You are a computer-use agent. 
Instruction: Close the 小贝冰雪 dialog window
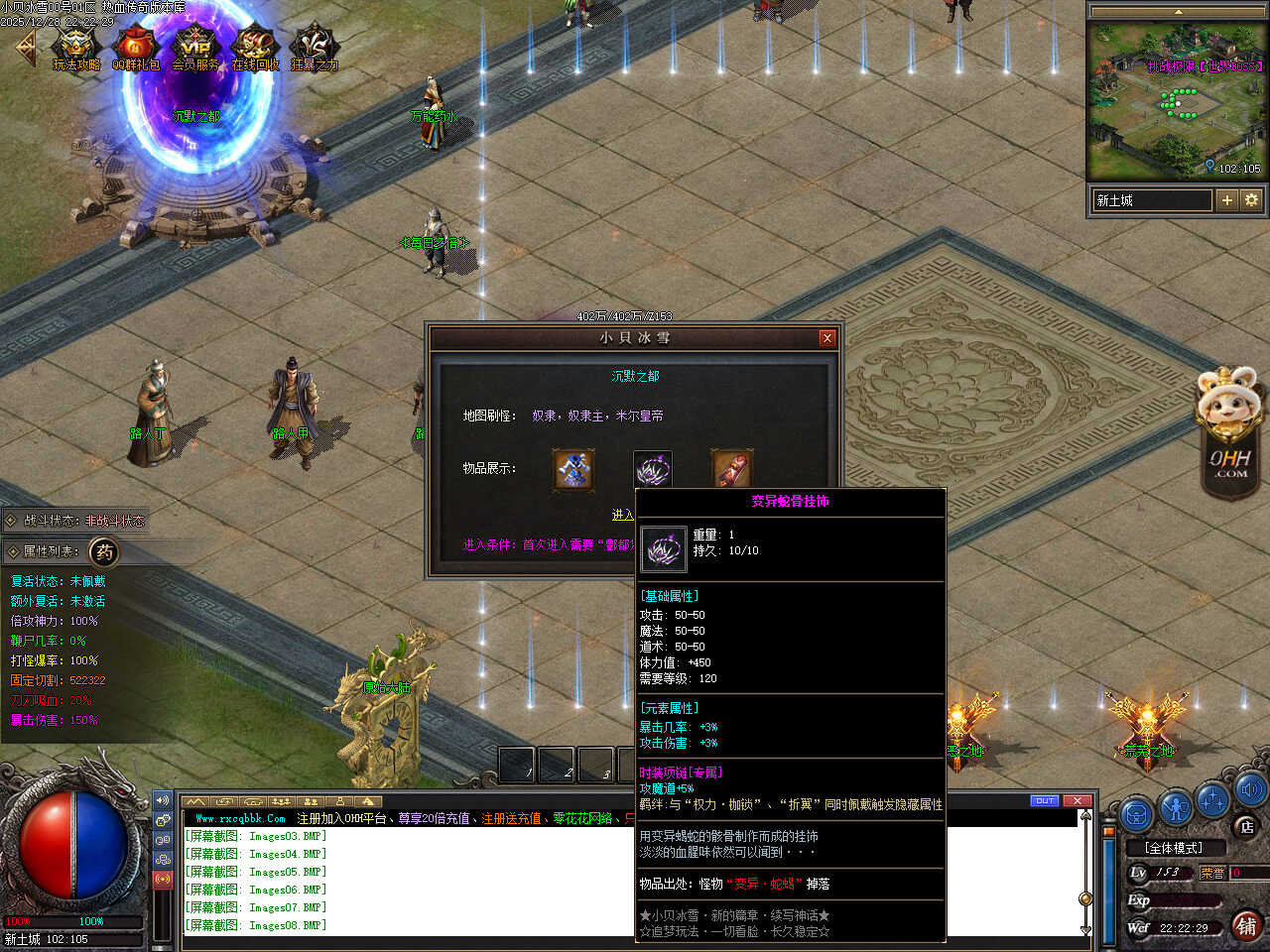[x=827, y=338]
